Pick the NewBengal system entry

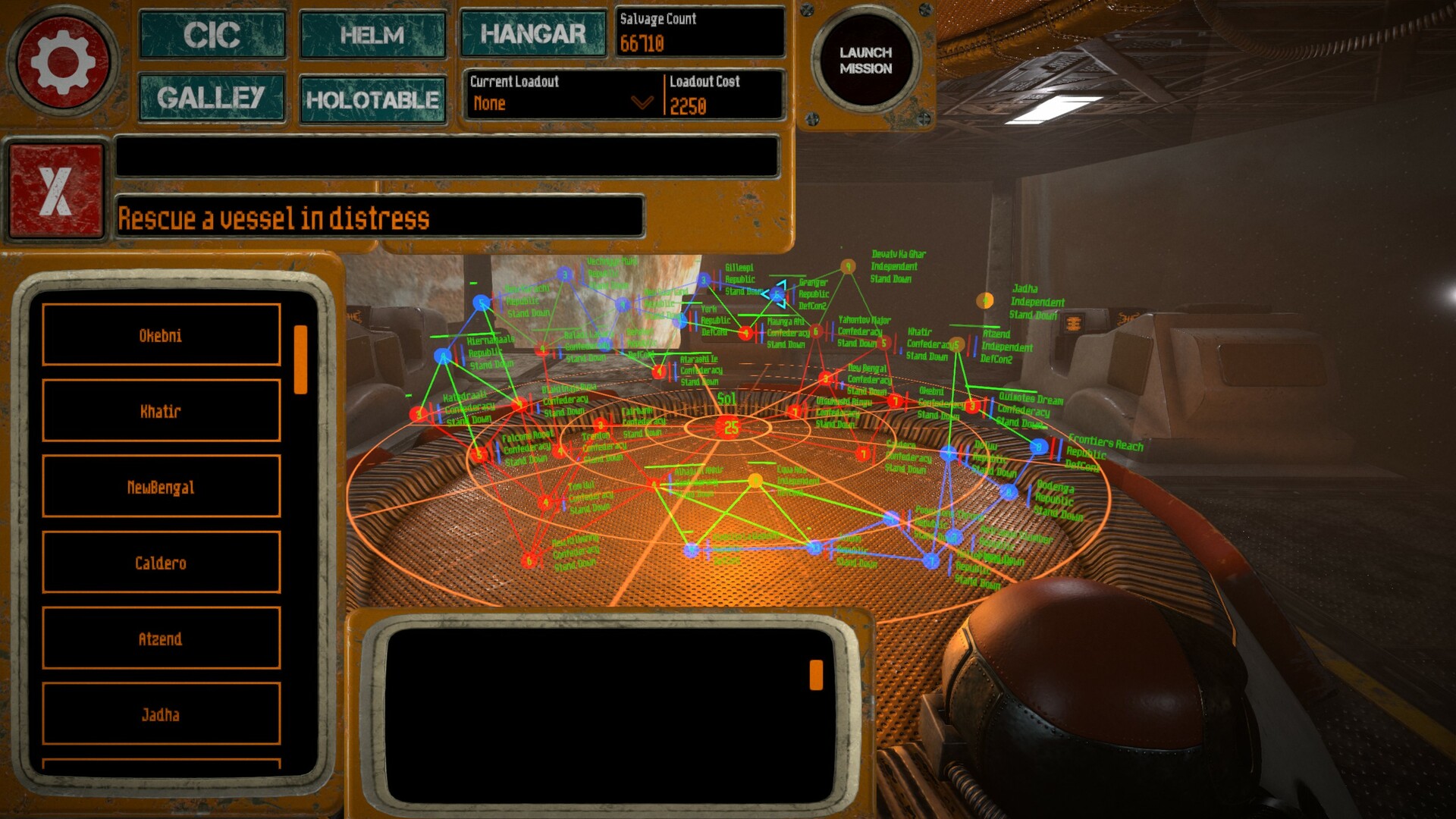(x=161, y=487)
